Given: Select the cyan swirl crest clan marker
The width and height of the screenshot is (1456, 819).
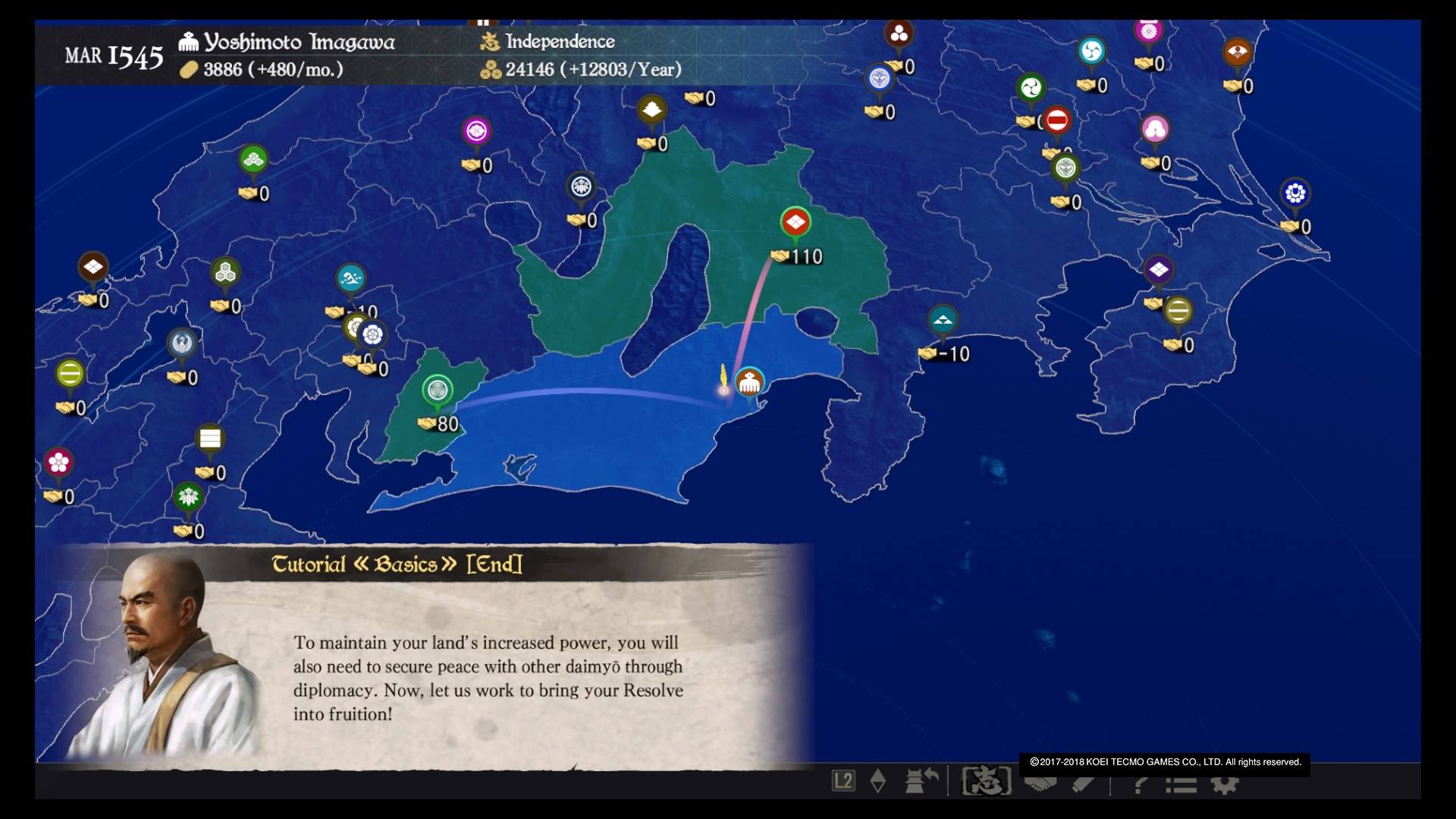Looking at the screenshot, I should click(x=1091, y=51).
